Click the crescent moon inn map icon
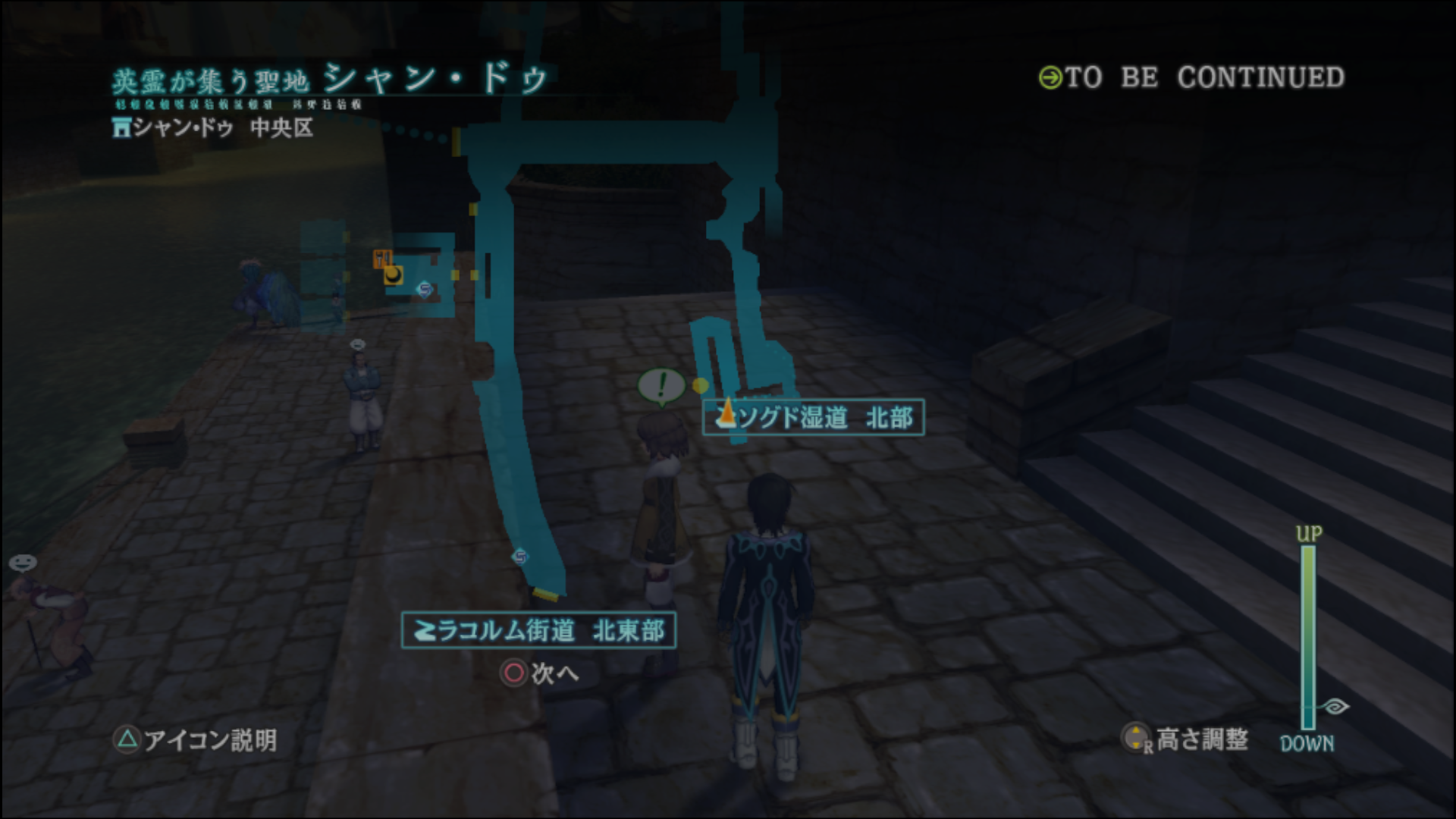Image resolution: width=1456 pixels, height=819 pixels. point(394,275)
